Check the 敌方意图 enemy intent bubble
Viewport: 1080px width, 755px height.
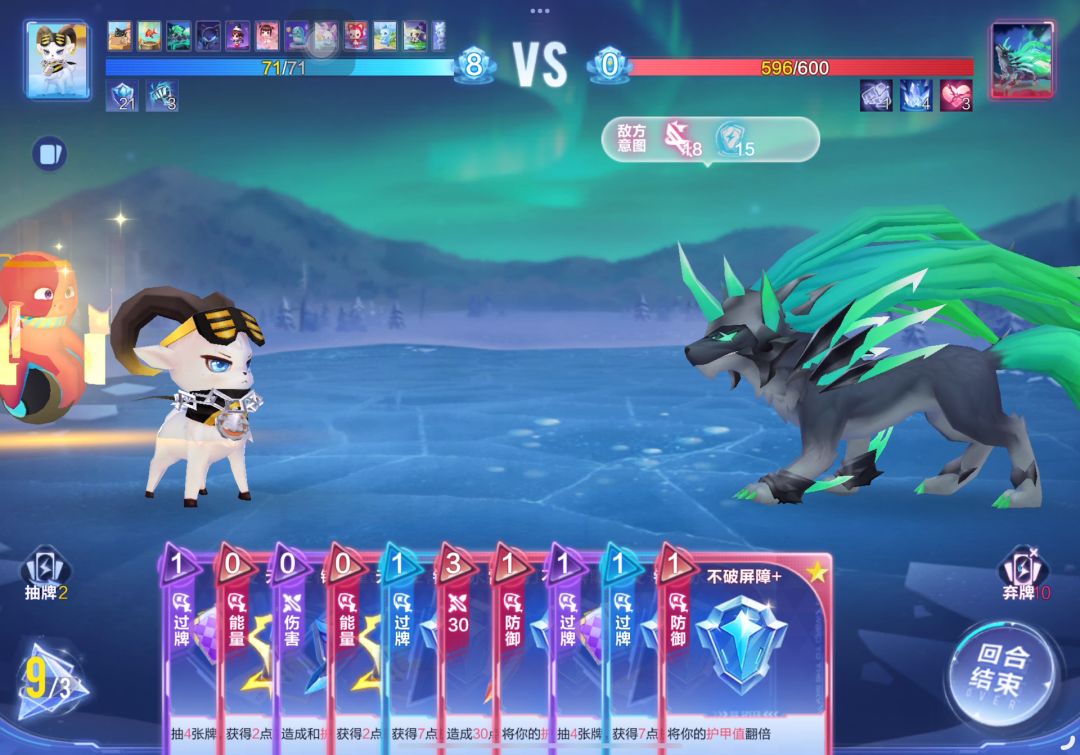[x=709, y=140]
